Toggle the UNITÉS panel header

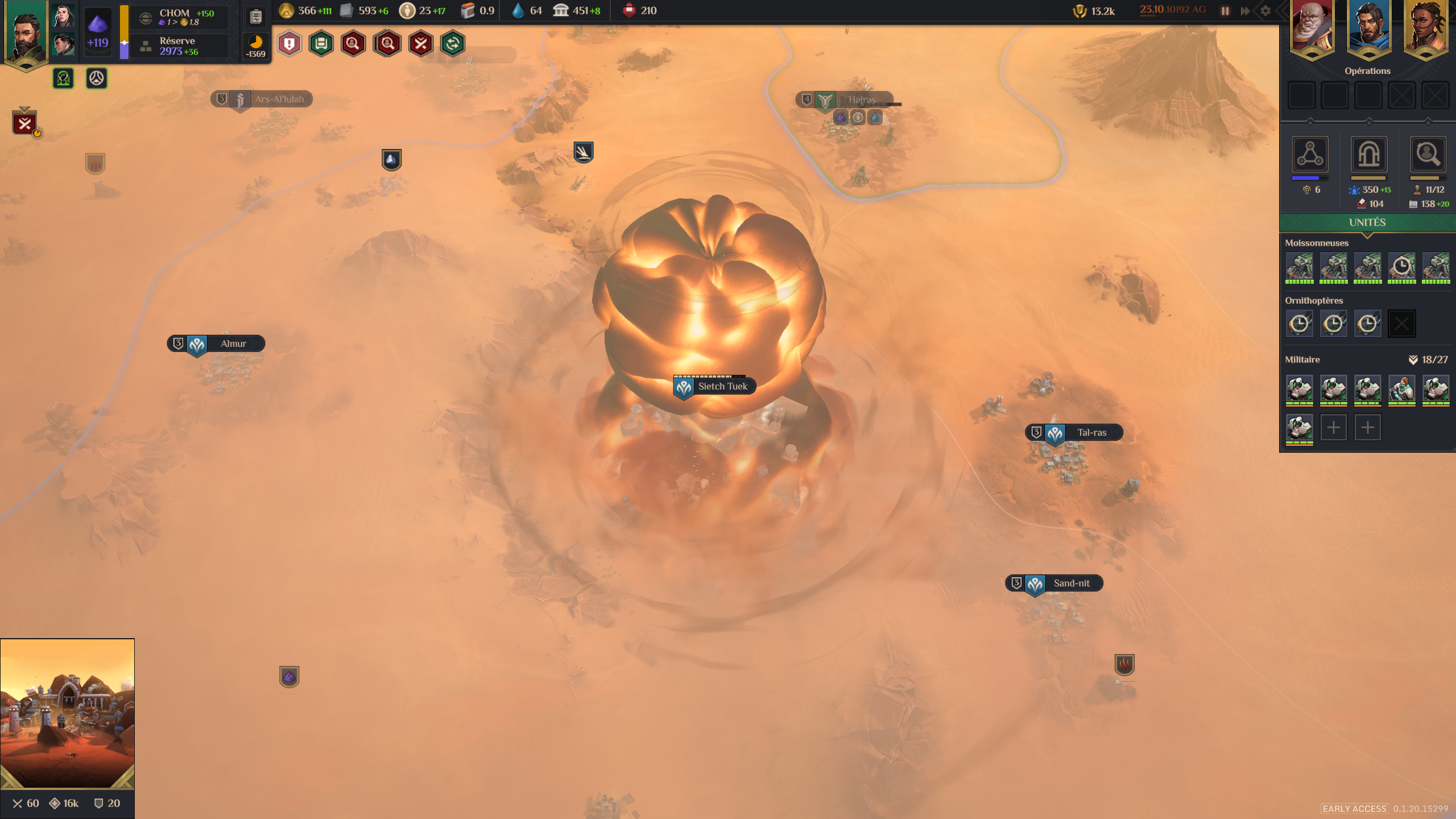[1367, 222]
